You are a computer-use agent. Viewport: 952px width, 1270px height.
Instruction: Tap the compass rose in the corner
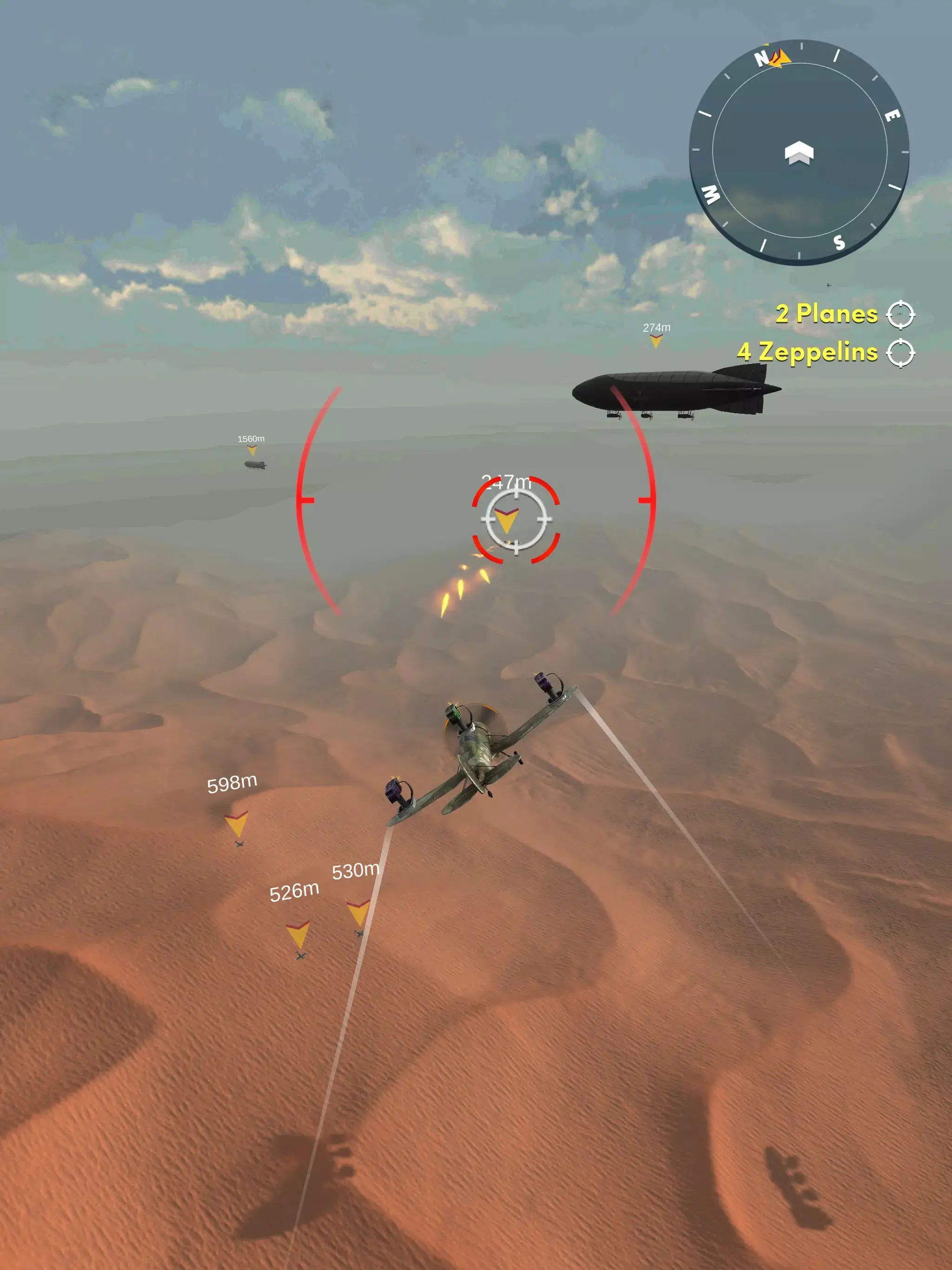(798, 152)
